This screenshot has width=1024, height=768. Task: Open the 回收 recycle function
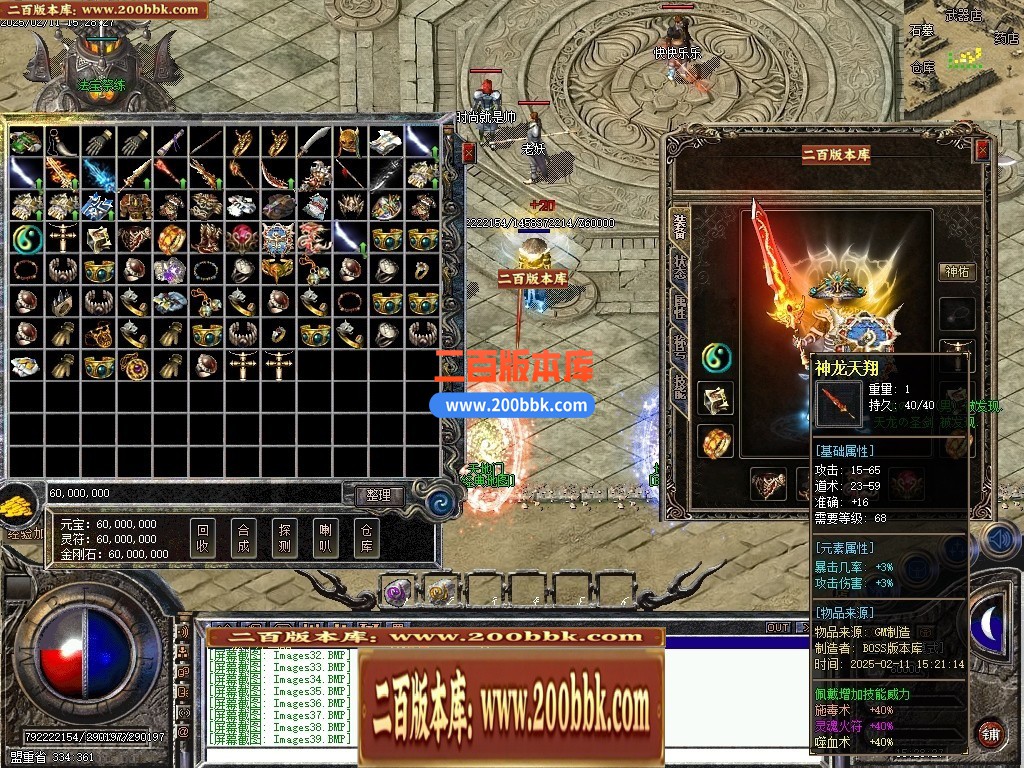pos(203,539)
